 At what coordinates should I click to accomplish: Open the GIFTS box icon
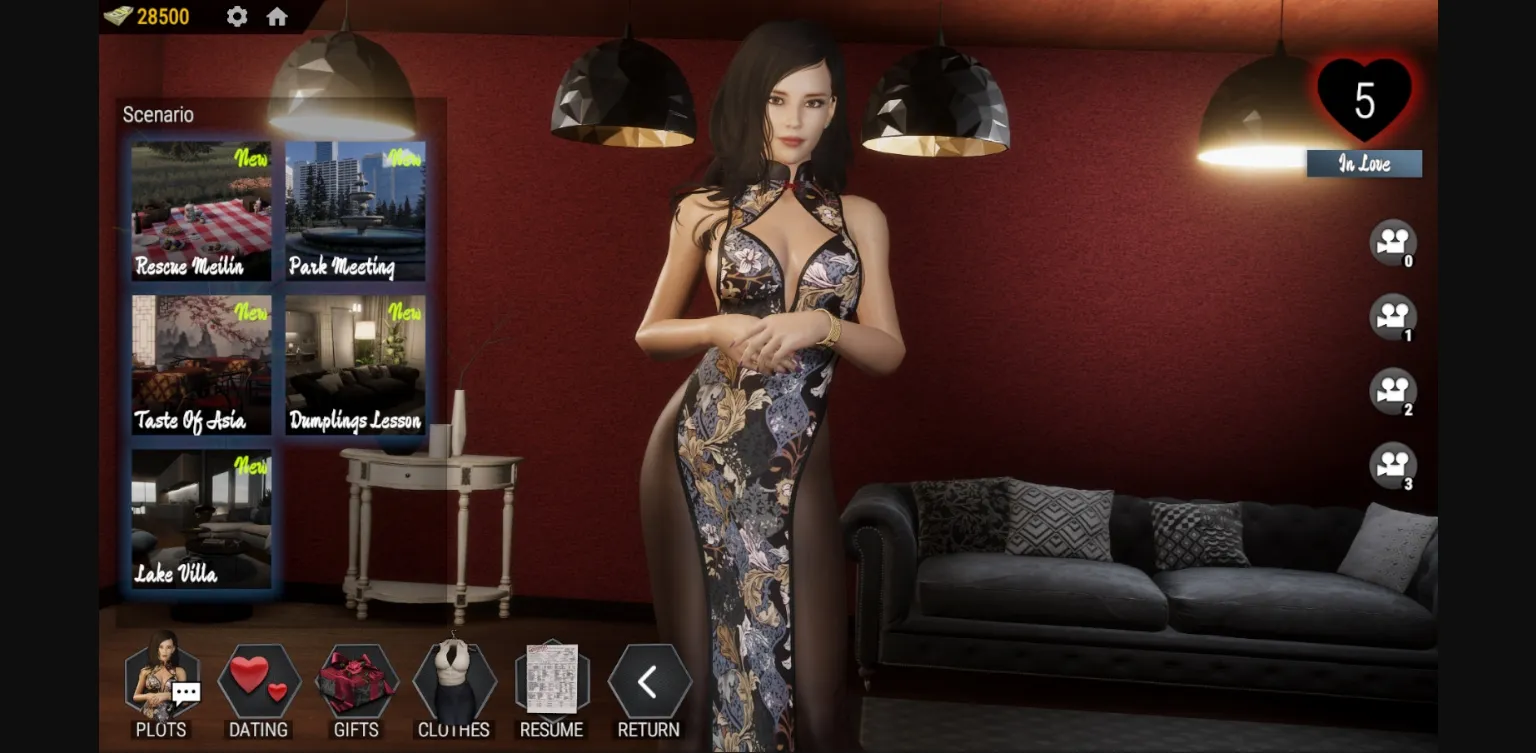pyautogui.click(x=356, y=685)
